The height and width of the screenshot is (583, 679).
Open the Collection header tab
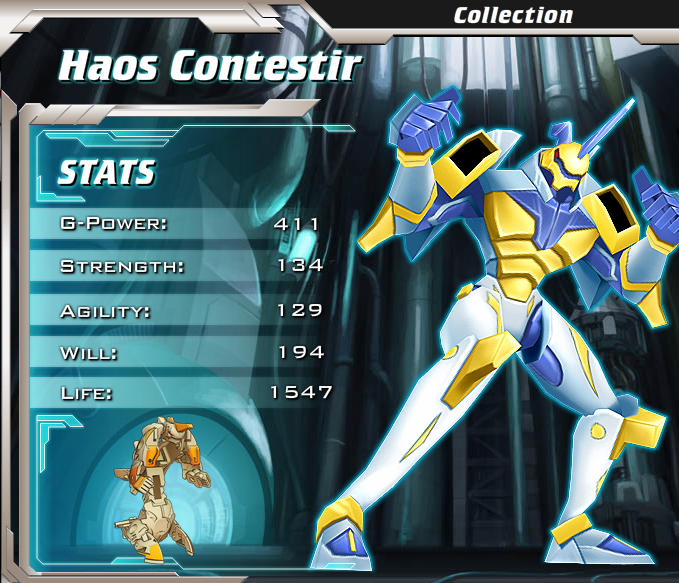click(x=513, y=15)
